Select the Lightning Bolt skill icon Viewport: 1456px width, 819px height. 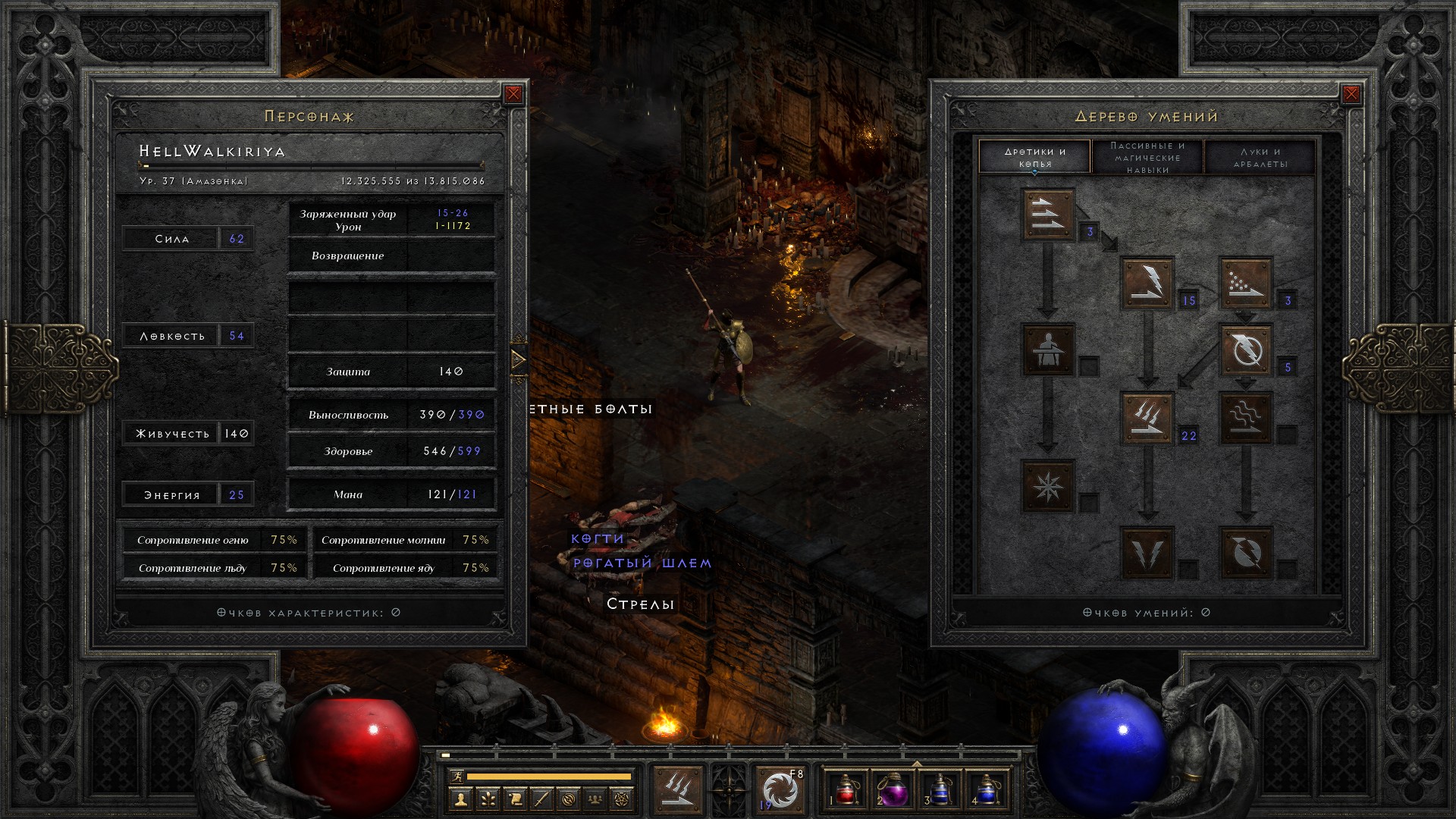pos(1245,350)
